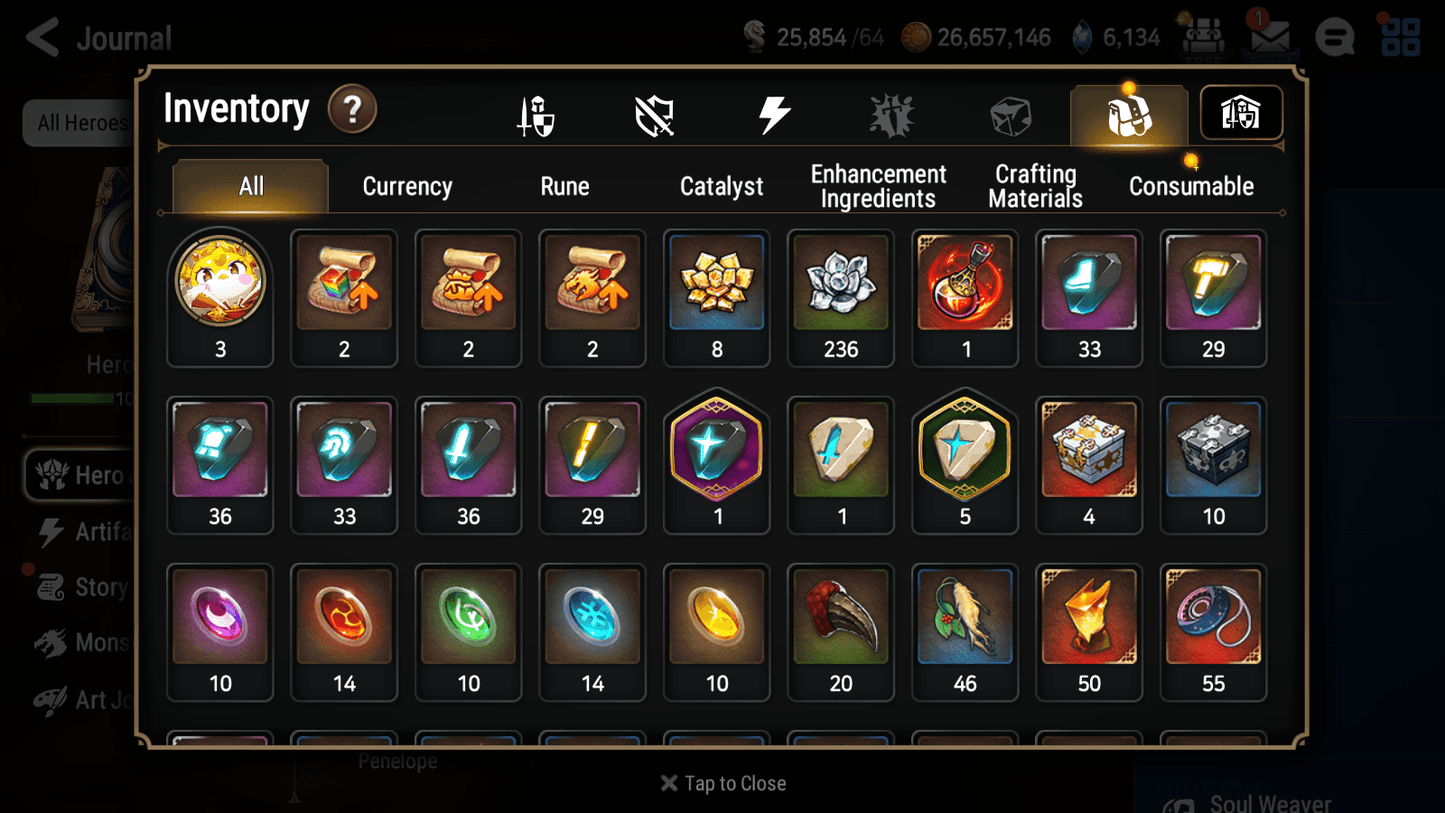Screen dimensions: 1445x813
Task: Open the Inventory help question mark
Action: pos(352,110)
